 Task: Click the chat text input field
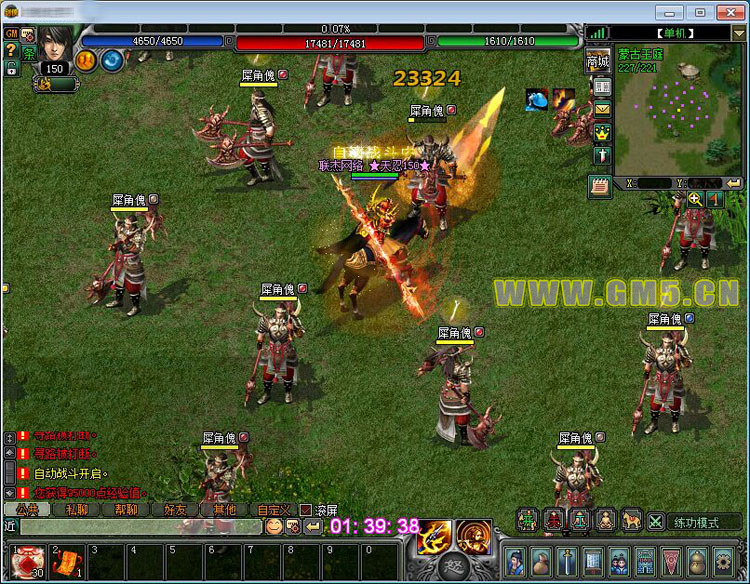tap(140, 526)
